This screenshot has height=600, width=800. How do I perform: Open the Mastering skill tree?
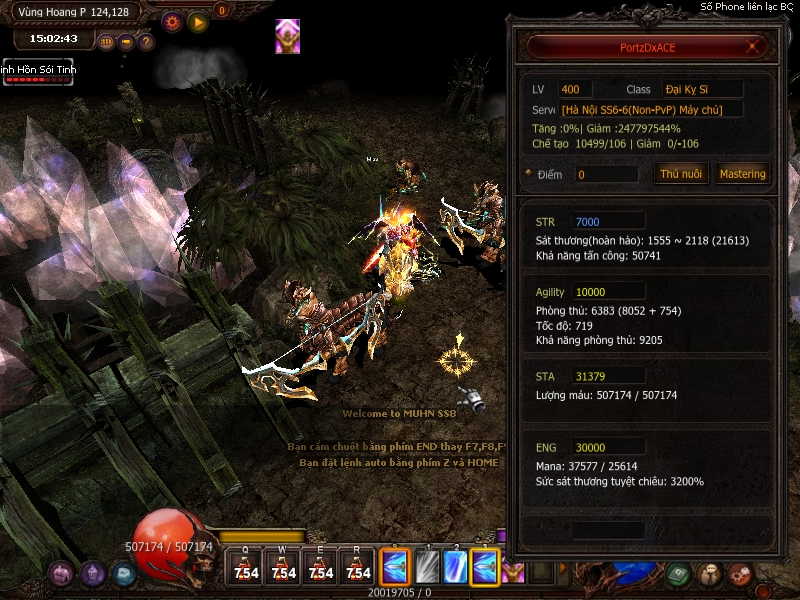742,174
